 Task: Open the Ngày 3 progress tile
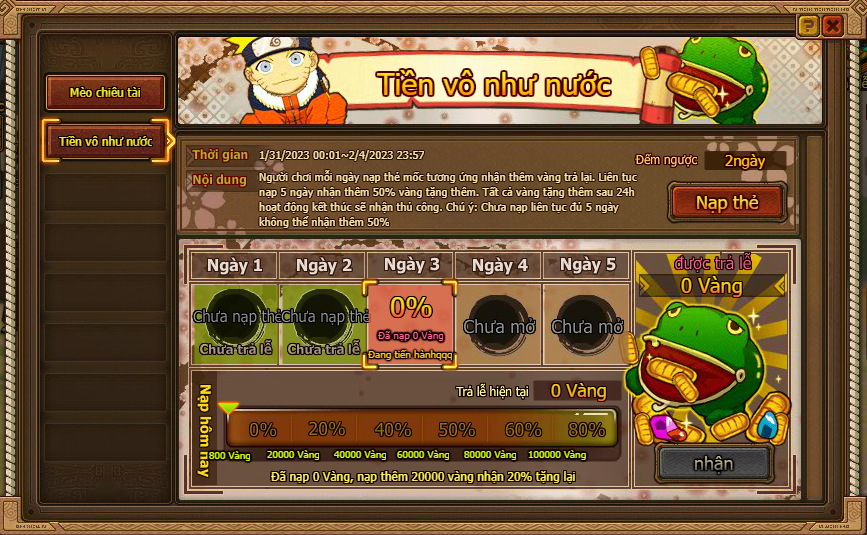click(x=411, y=322)
